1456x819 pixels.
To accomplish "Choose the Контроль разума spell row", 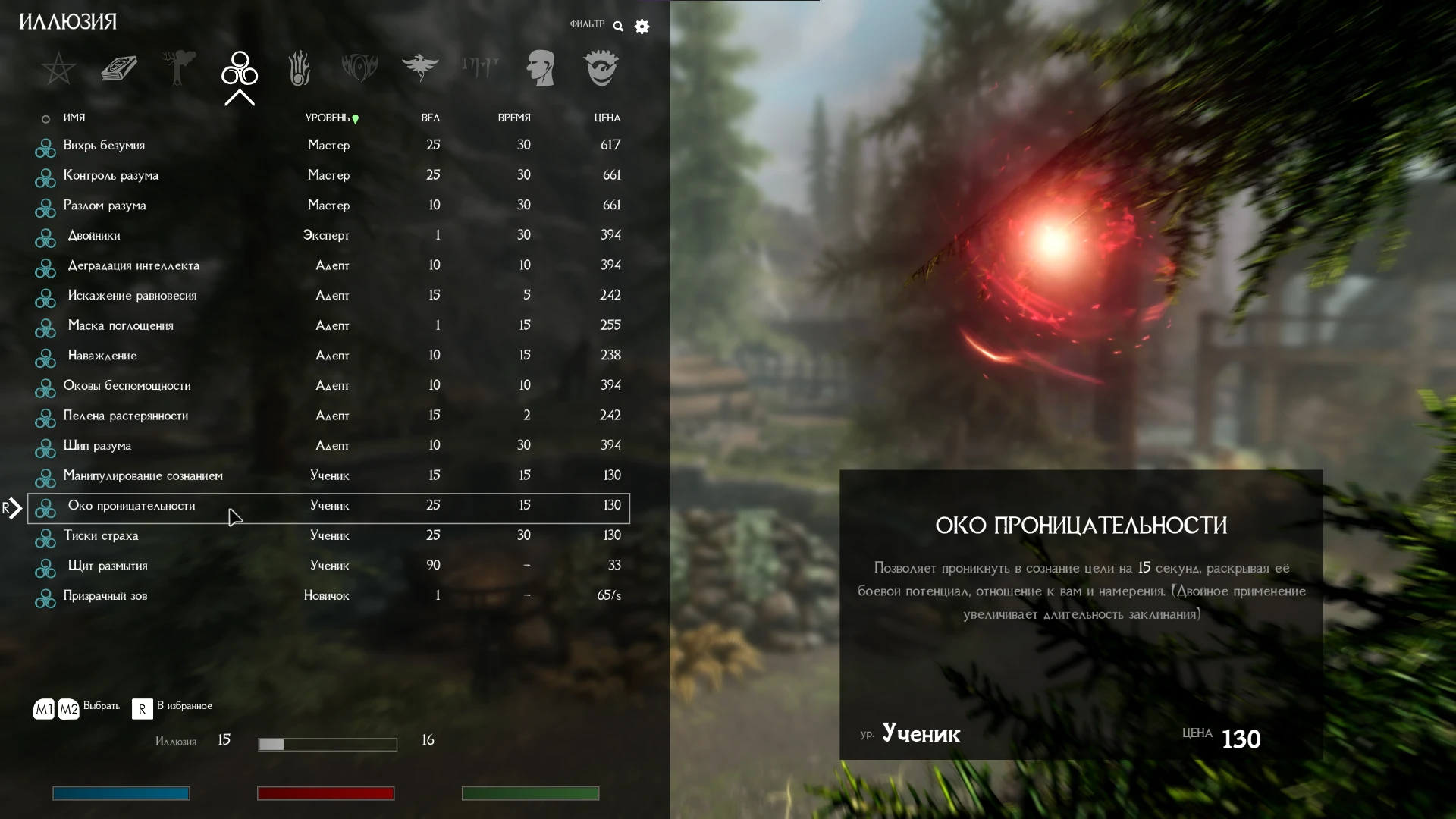I will pos(111,176).
